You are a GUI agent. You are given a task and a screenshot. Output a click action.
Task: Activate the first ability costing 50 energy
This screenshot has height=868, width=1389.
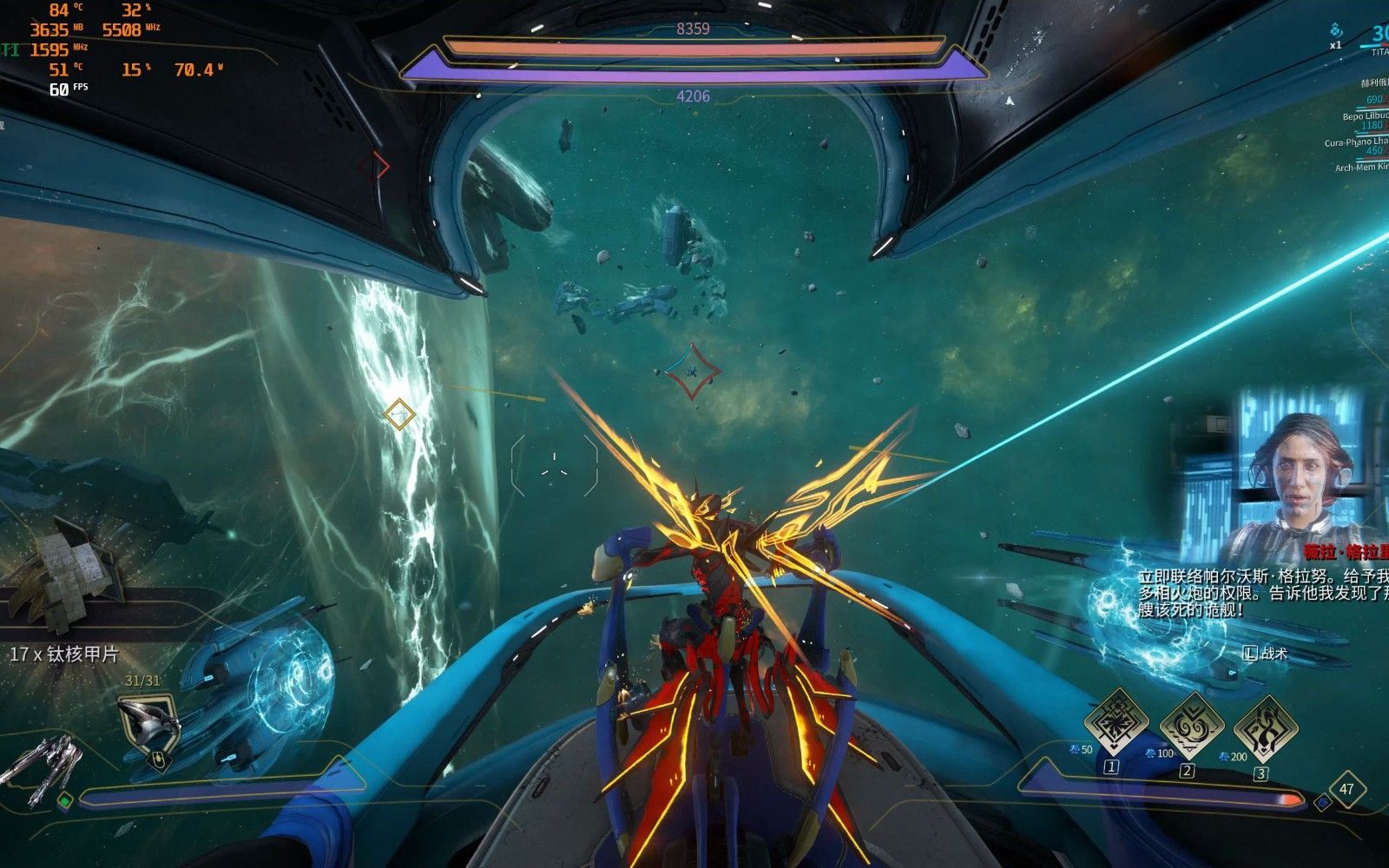coord(1118,722)
